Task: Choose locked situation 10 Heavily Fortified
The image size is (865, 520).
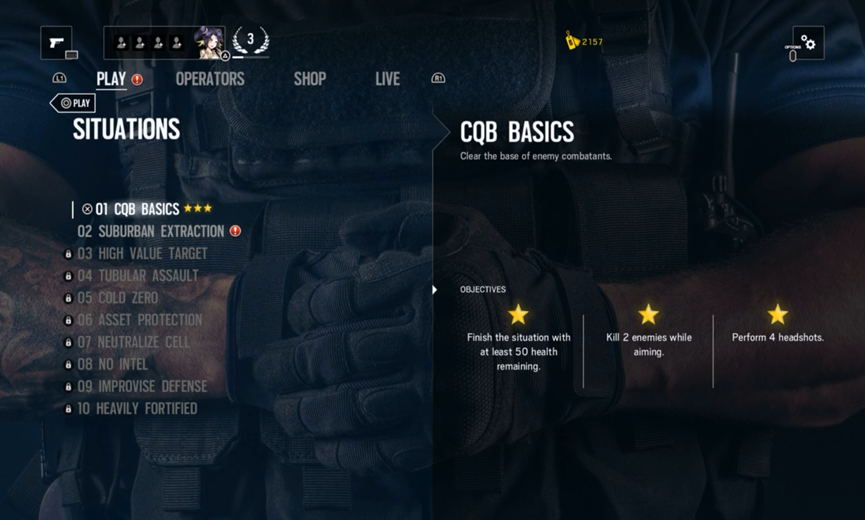Action: coord(137,408)
